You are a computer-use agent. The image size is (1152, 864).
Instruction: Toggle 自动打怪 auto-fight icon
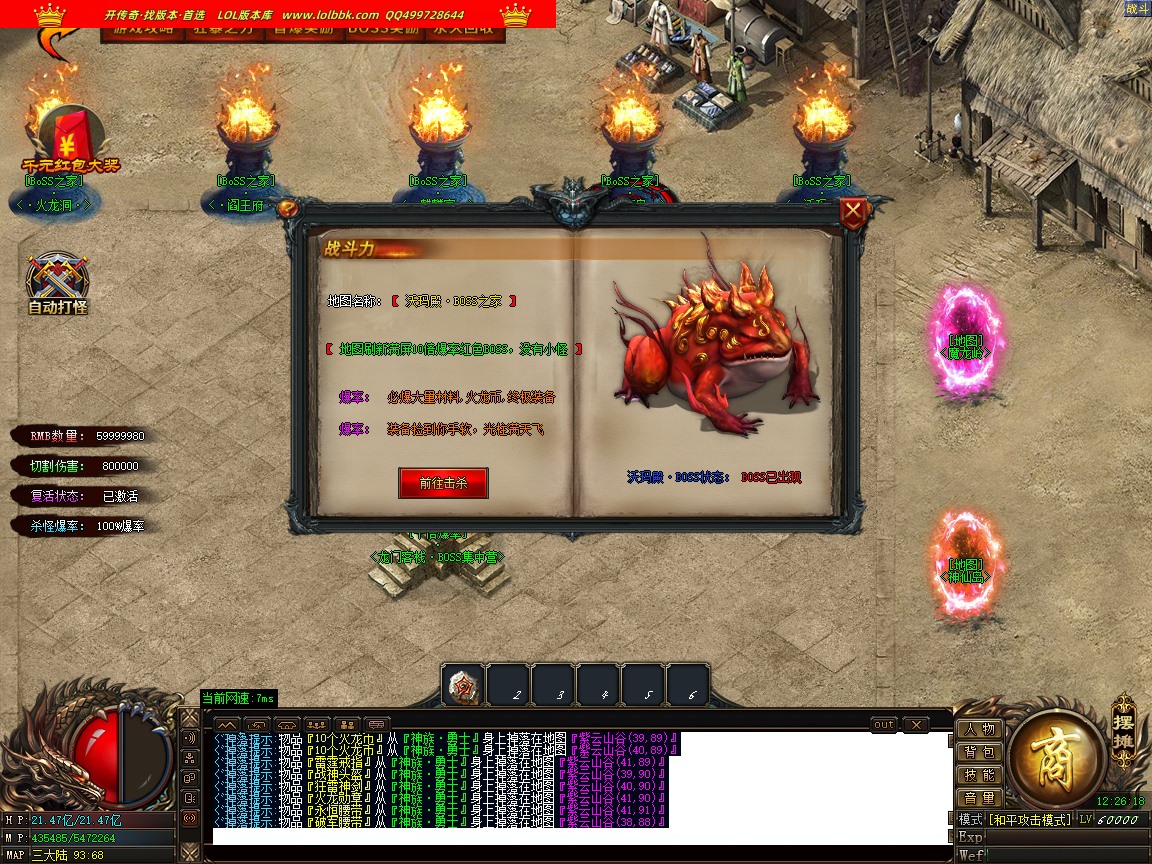(58, 283)
